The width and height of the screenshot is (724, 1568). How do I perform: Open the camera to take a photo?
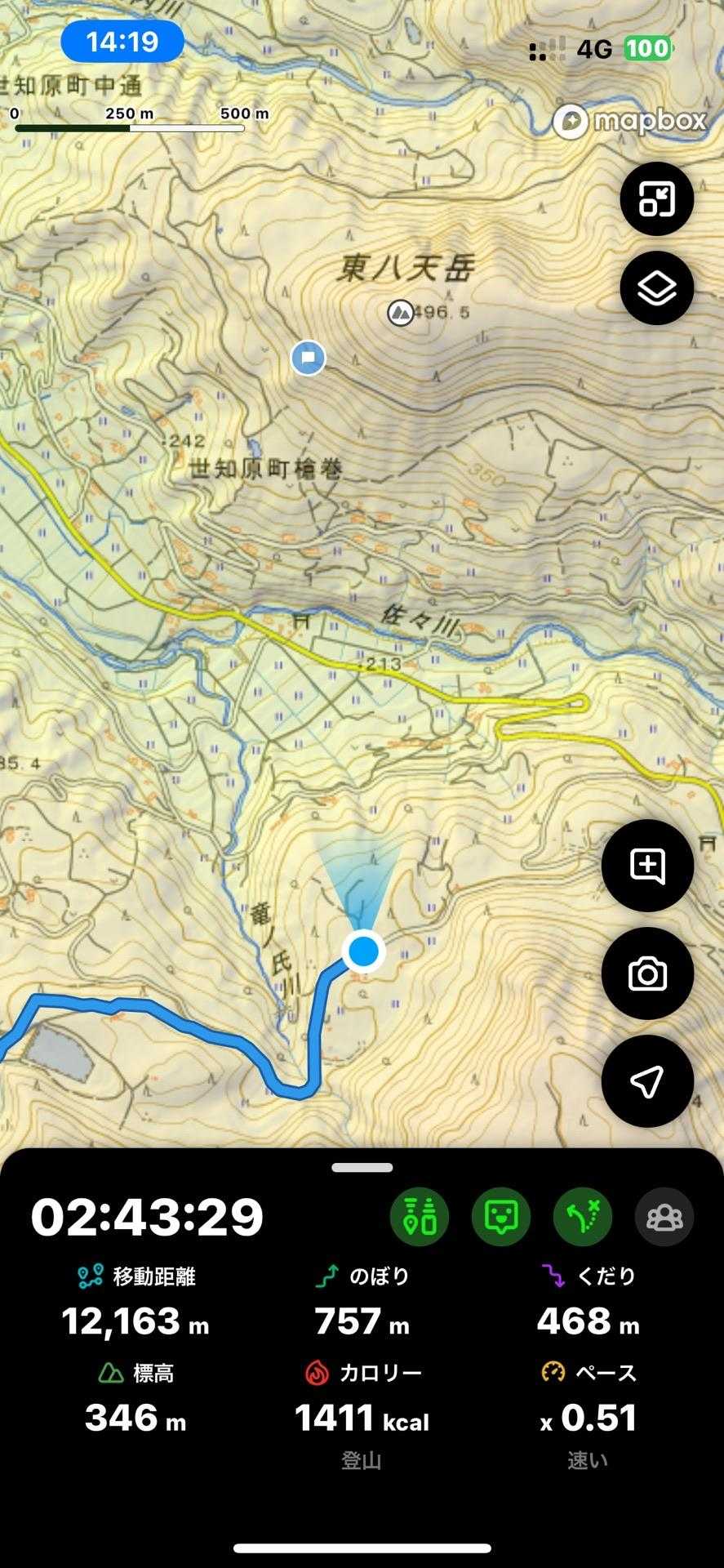(x=647, y=973)
